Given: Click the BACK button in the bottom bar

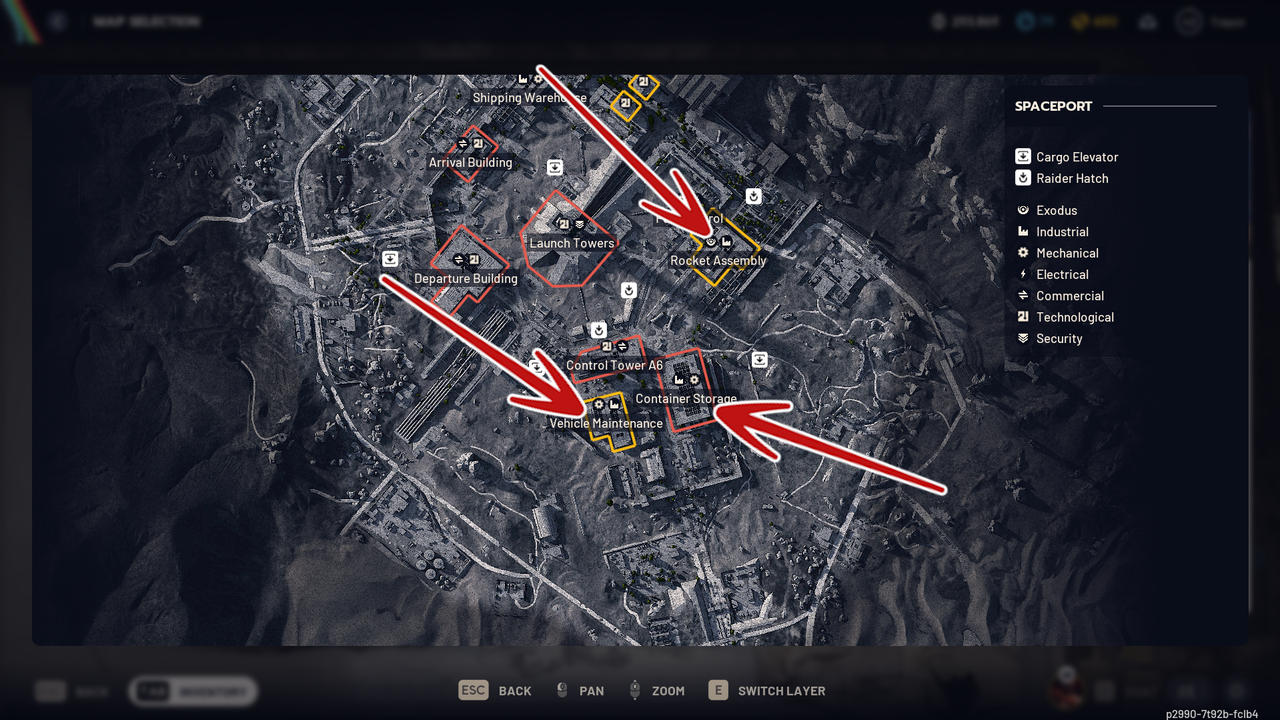Looking at the screenshot, I should [x=495, y=690].
